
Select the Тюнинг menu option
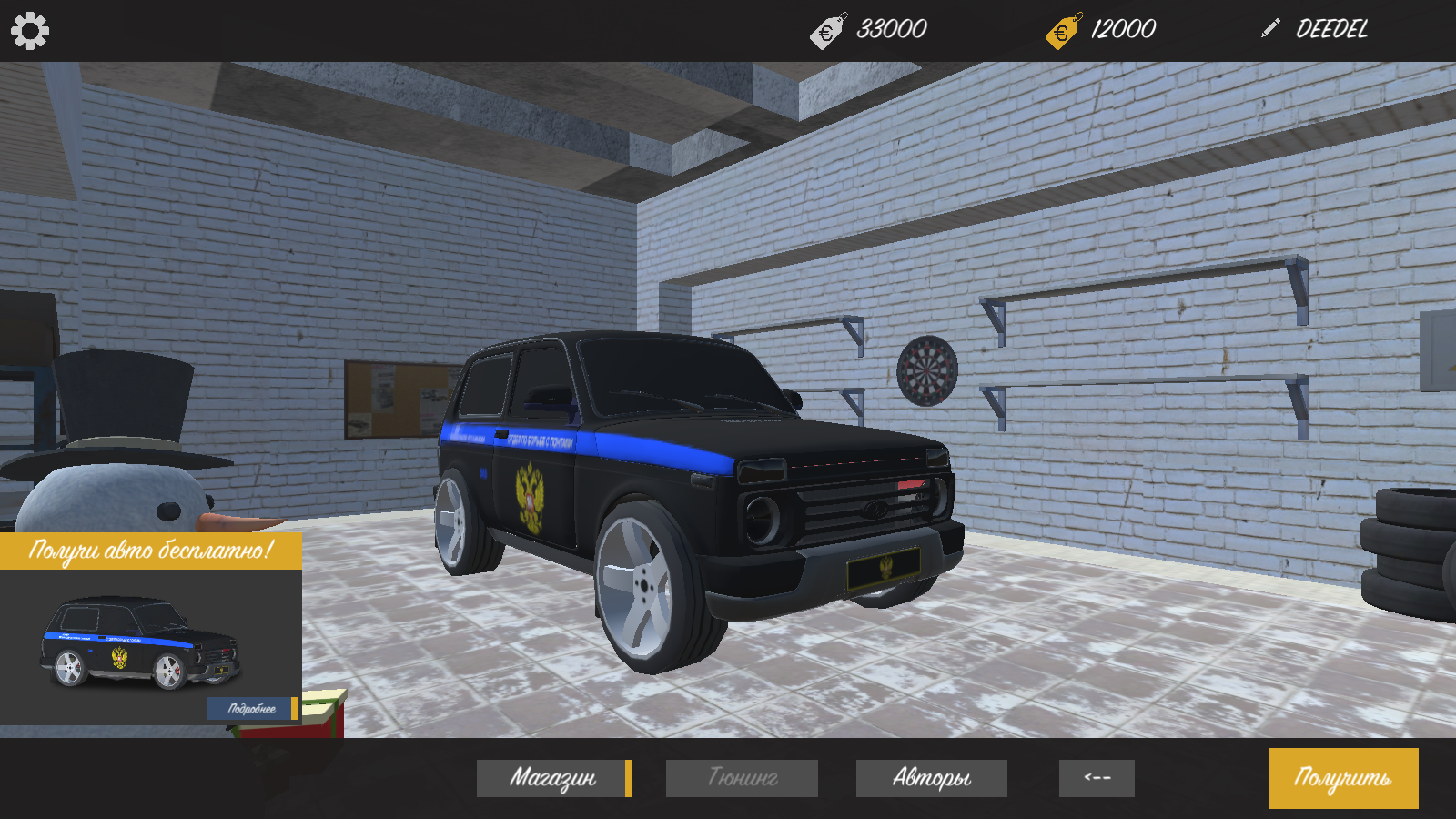coord(741,778)
